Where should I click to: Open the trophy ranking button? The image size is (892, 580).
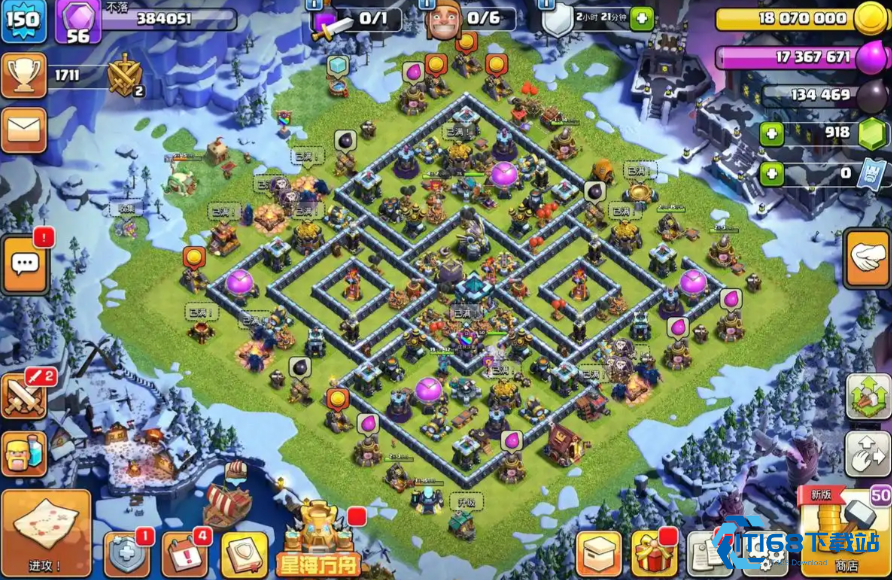(x=23, y=75)
